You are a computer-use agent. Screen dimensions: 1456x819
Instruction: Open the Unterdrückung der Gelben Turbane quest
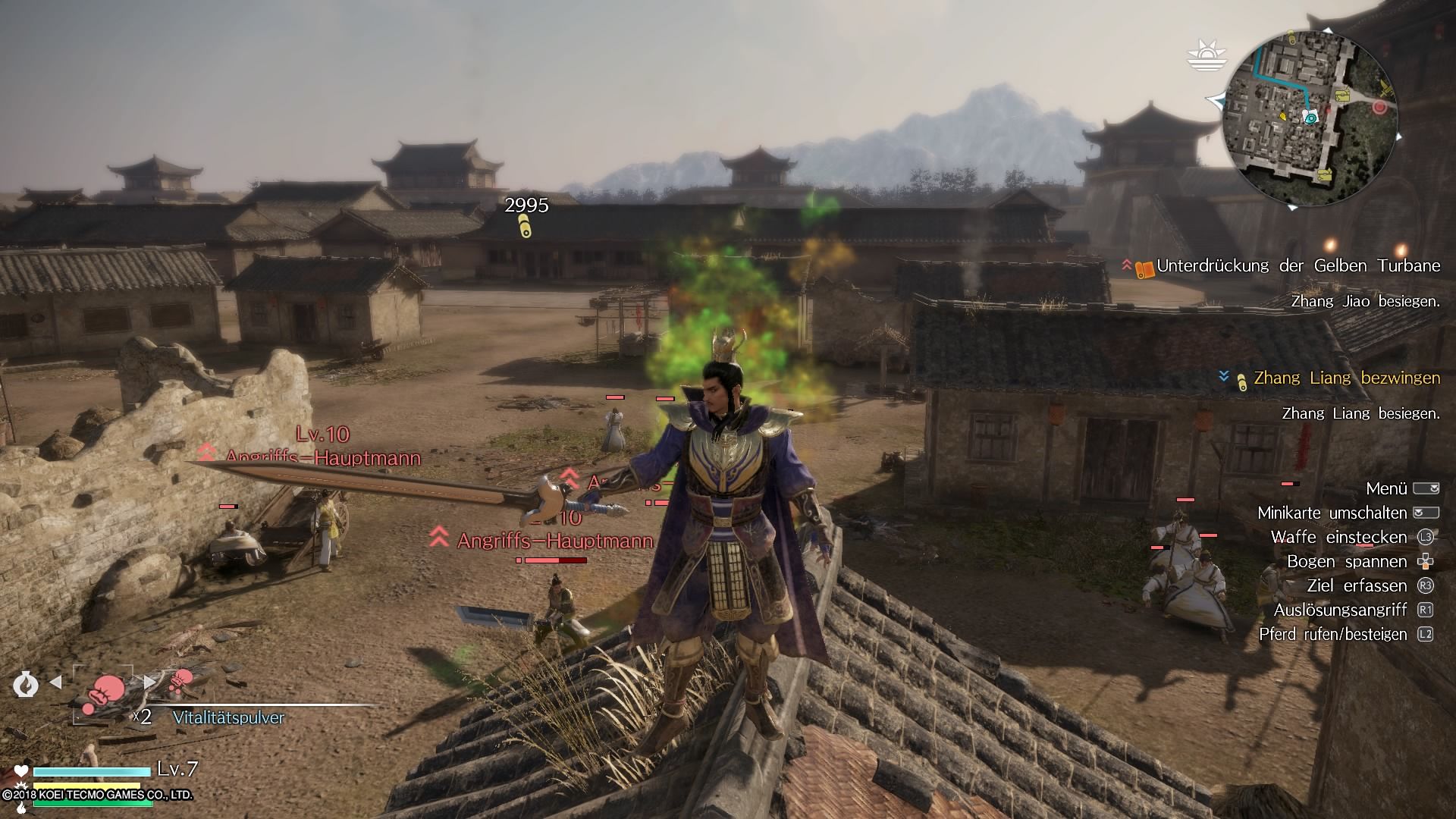pos(1298,266)
